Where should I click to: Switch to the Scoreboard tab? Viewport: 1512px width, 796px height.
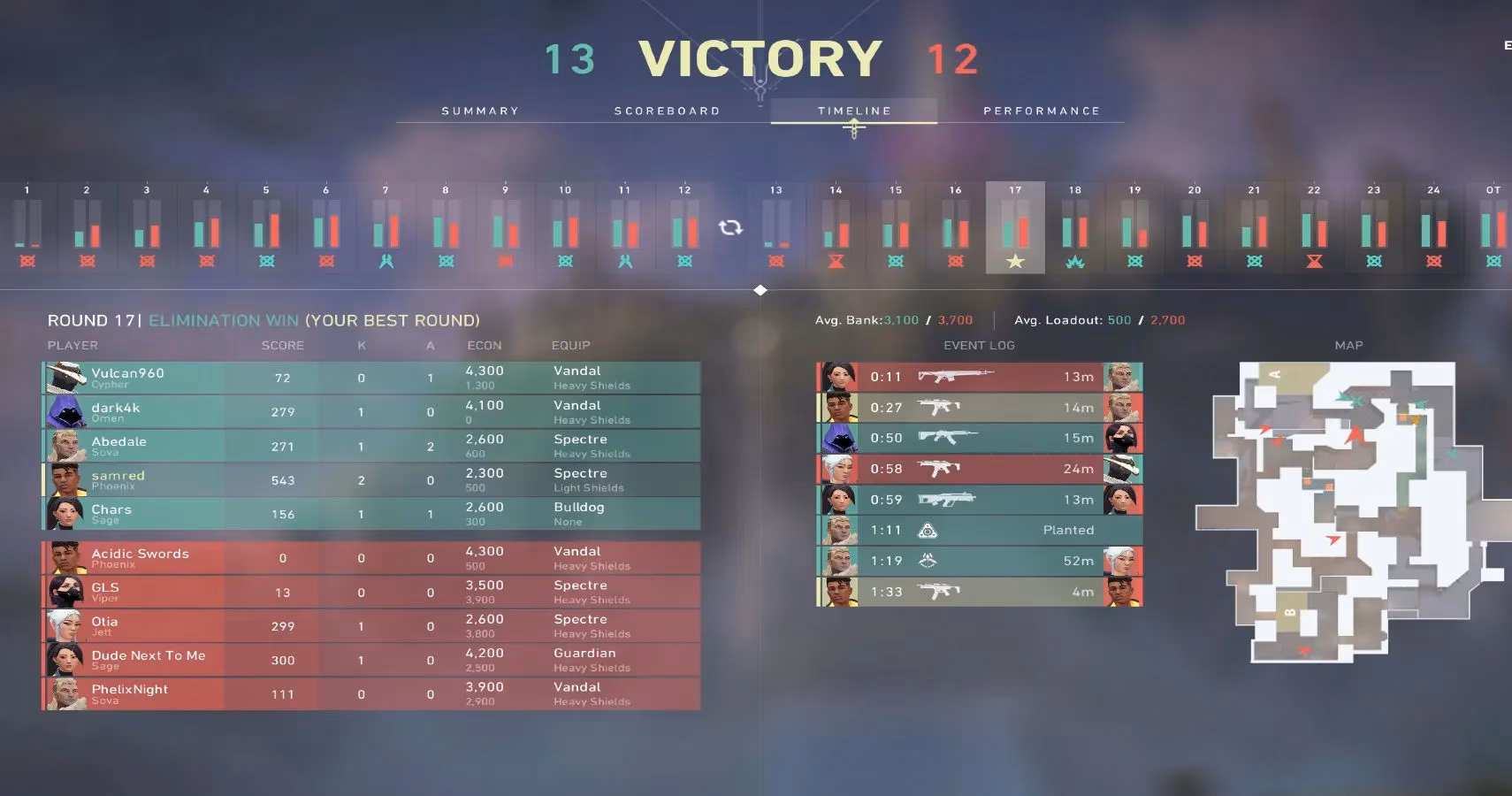(668, 110)
